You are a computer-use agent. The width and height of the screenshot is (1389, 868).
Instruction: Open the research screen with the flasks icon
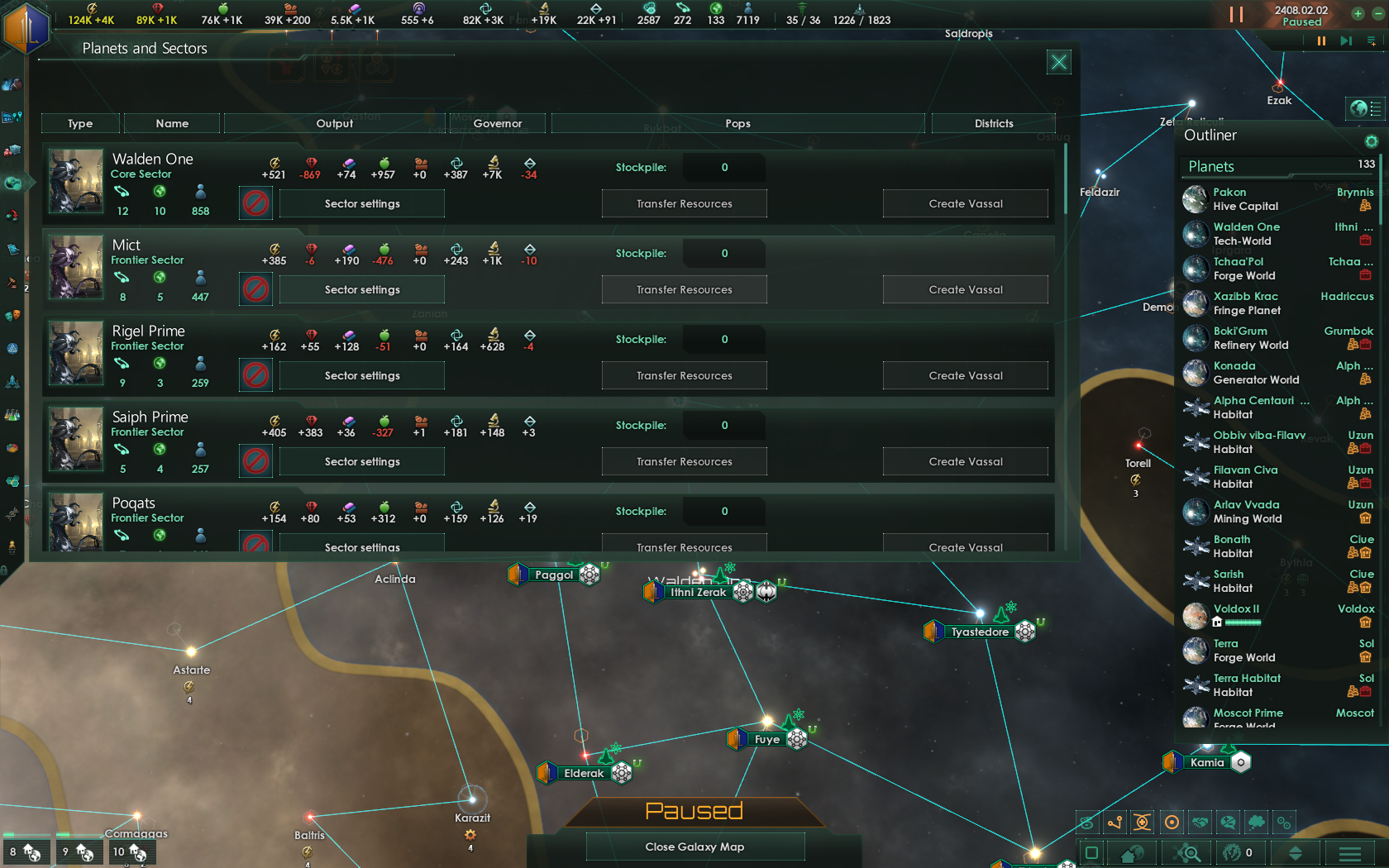[x=14, y=413]
